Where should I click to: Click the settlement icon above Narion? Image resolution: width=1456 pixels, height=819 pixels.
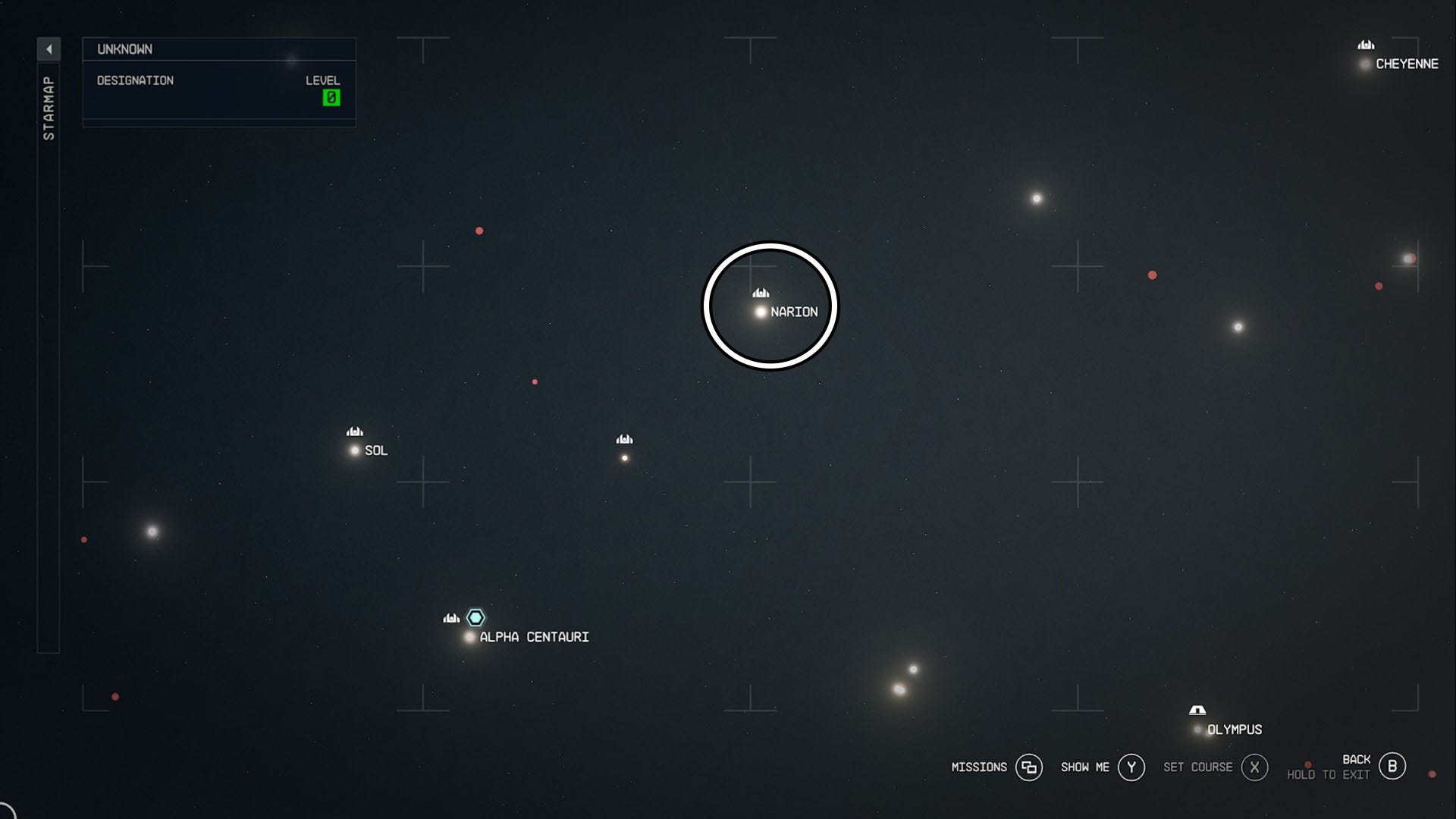(760, 291)
